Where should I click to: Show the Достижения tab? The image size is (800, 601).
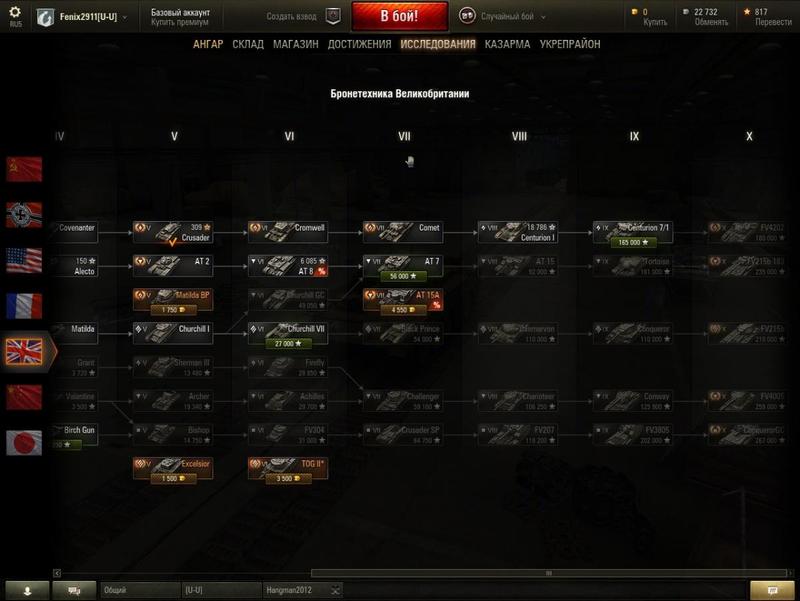pyautogui.click(x=359, y=45)
